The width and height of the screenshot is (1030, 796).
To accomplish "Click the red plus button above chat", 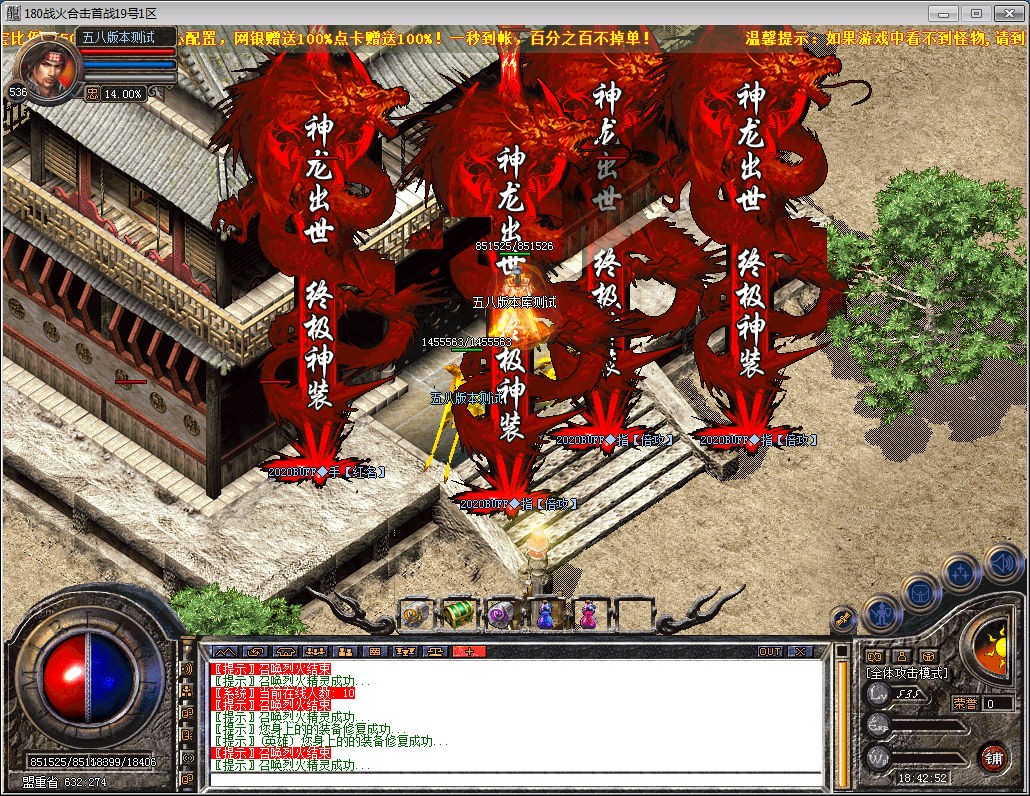I will 468,651.
